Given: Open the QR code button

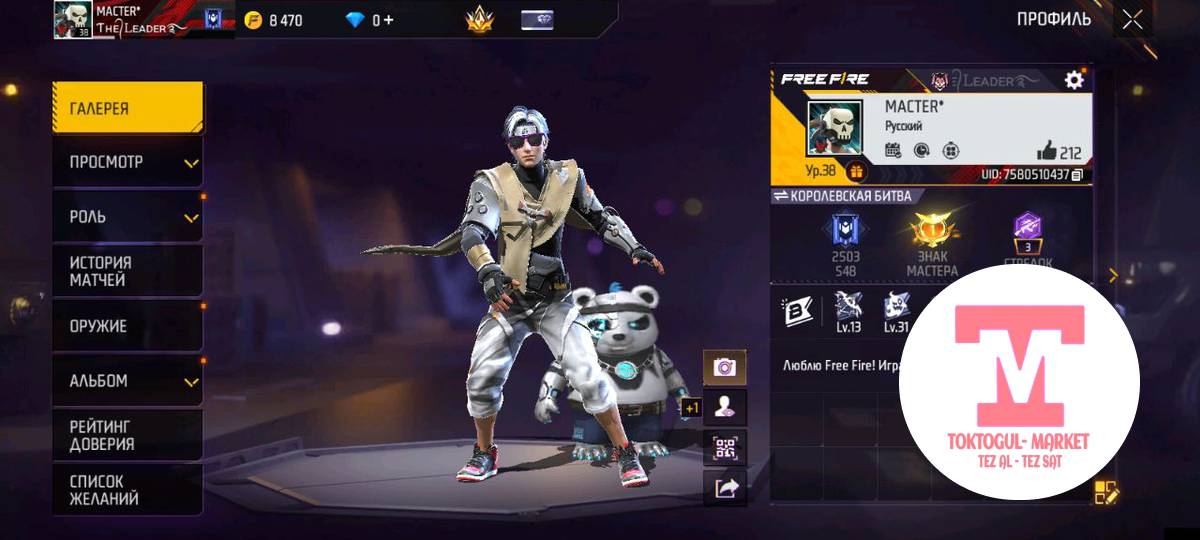Looking at the screenshot, I should (x=724, y=447).
